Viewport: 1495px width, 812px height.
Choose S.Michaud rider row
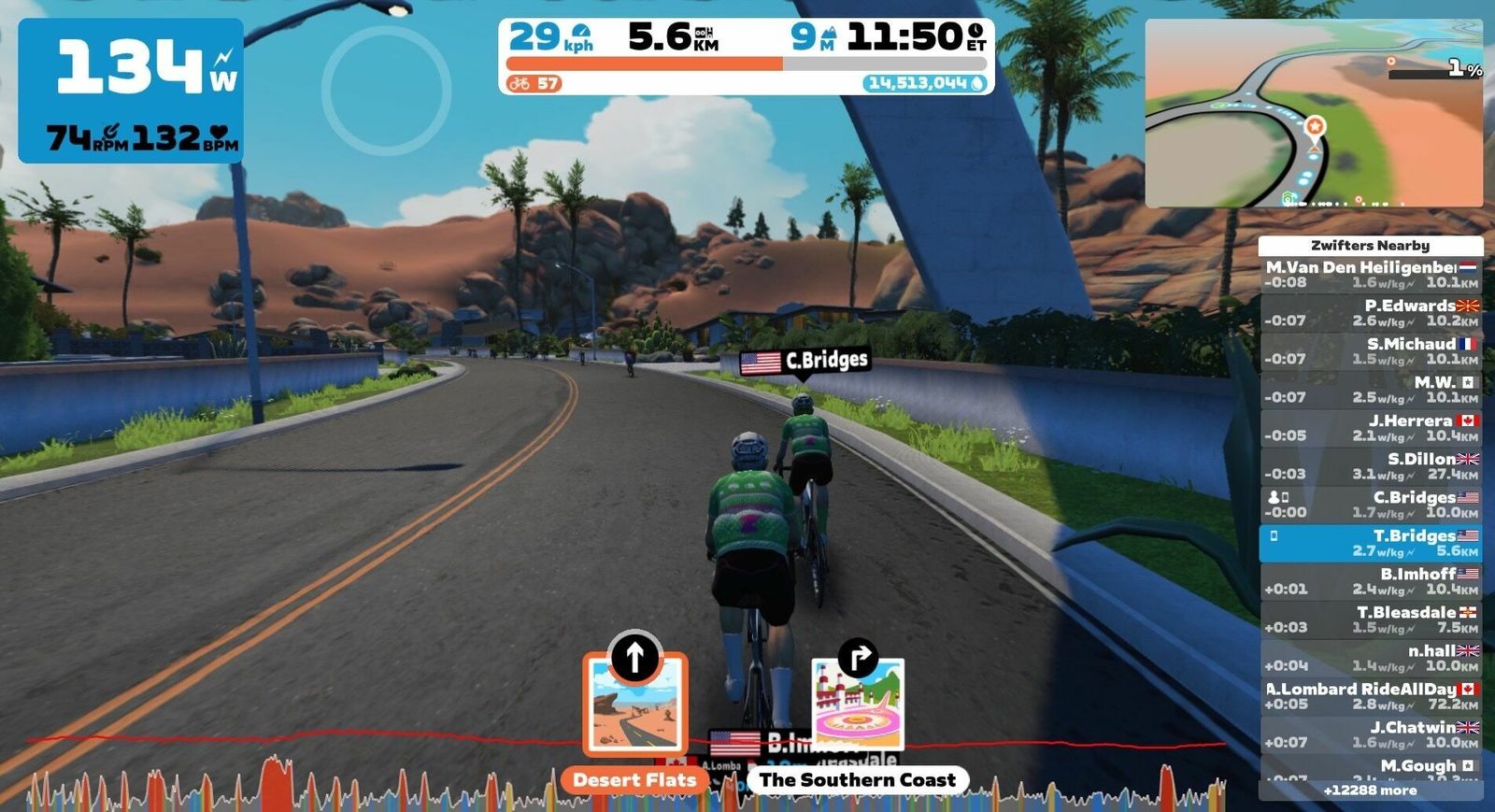[x=1370, y=351]
